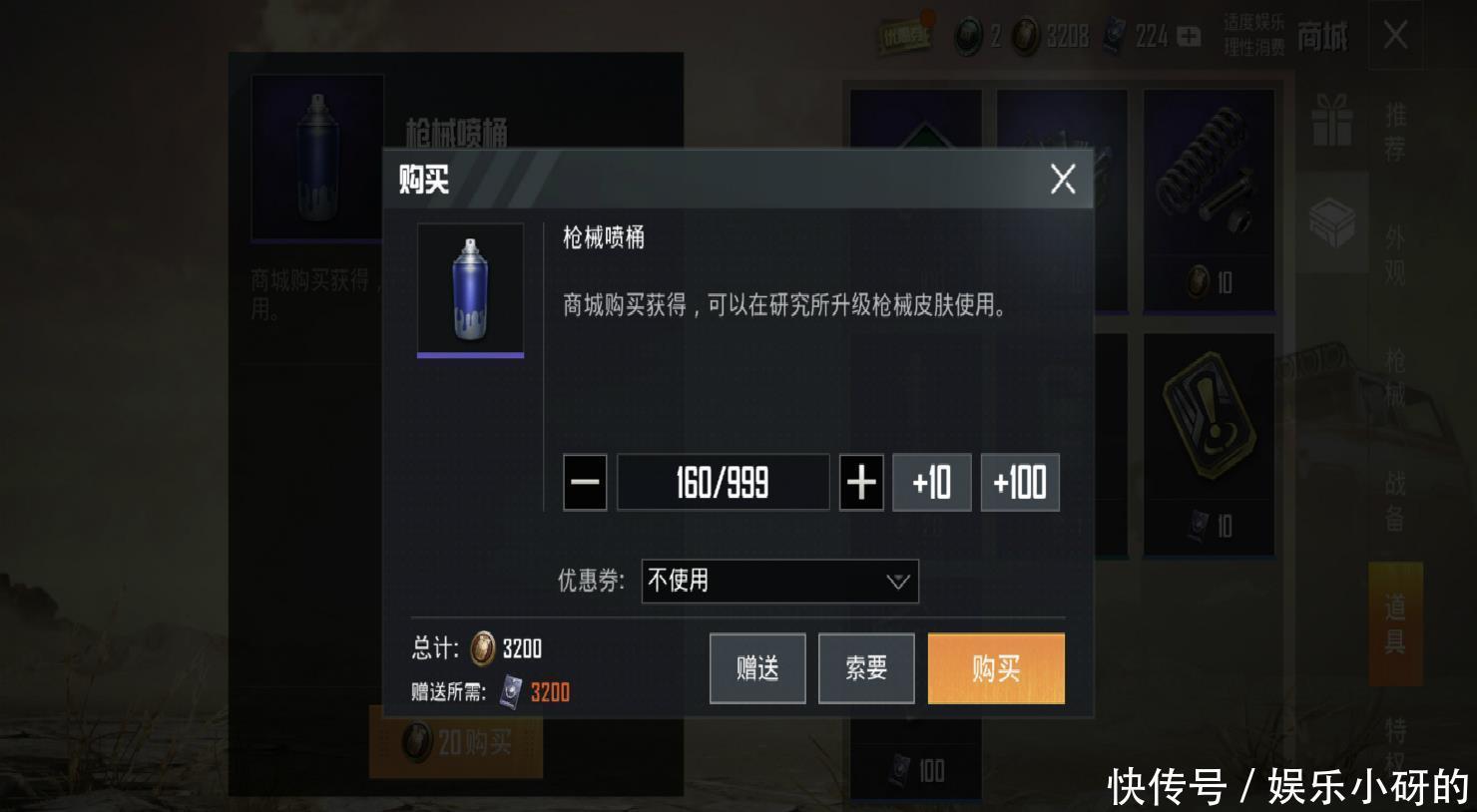Screen dimensions: 1477x812
Task: Click plus to increase purchase quantity
Action: tap(862, 483)
